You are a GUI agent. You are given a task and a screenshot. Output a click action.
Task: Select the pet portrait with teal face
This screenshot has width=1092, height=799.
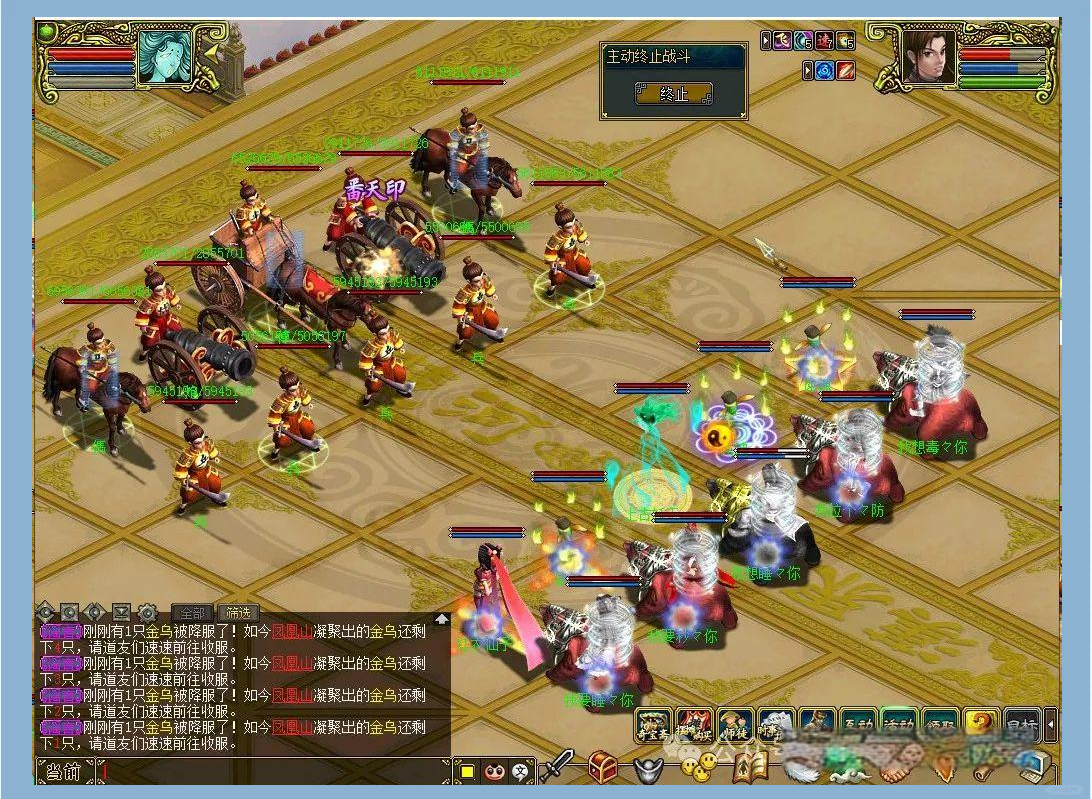pos(164,58)
